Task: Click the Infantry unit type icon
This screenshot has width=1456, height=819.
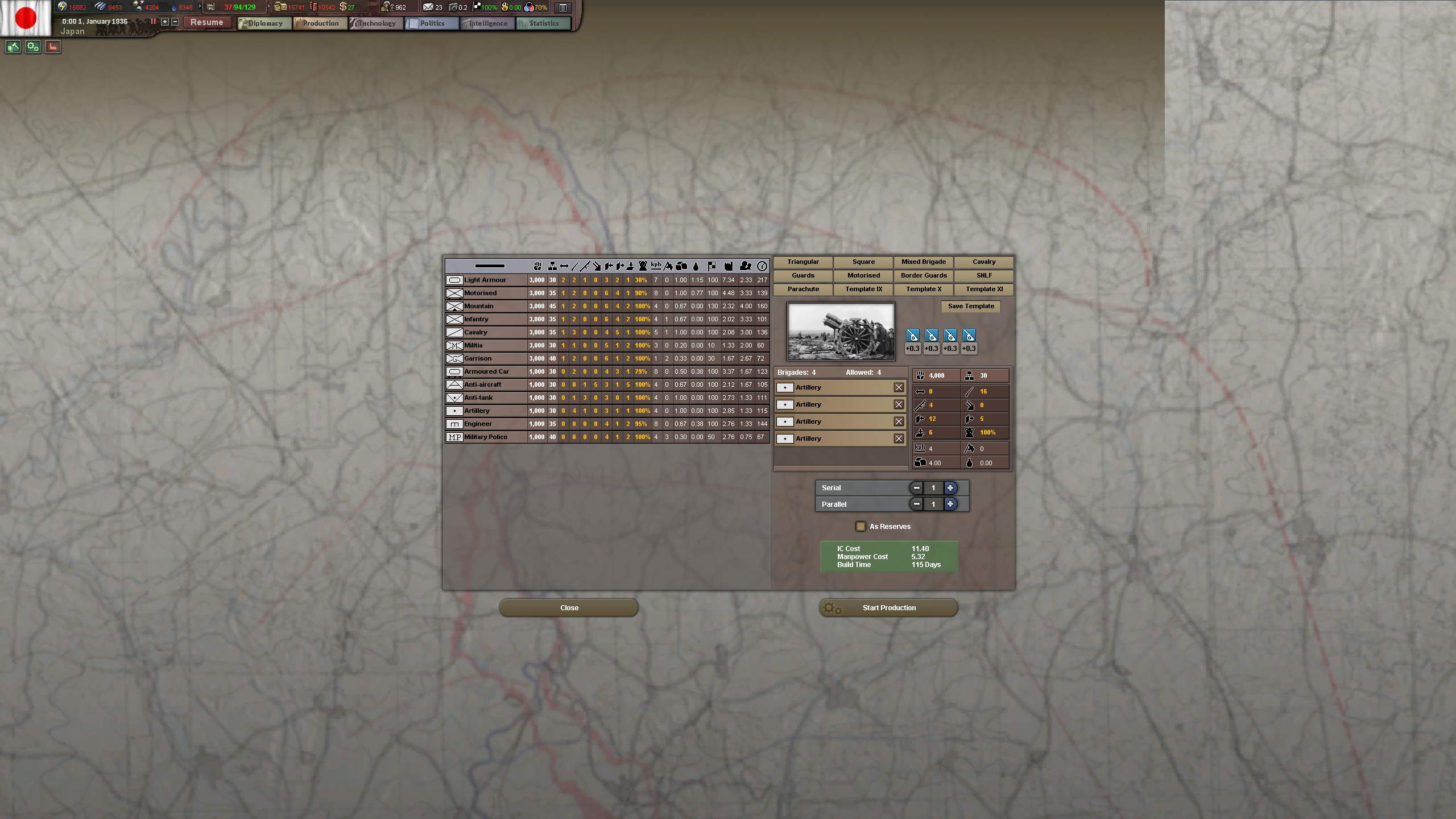Action: click(454, 319)
